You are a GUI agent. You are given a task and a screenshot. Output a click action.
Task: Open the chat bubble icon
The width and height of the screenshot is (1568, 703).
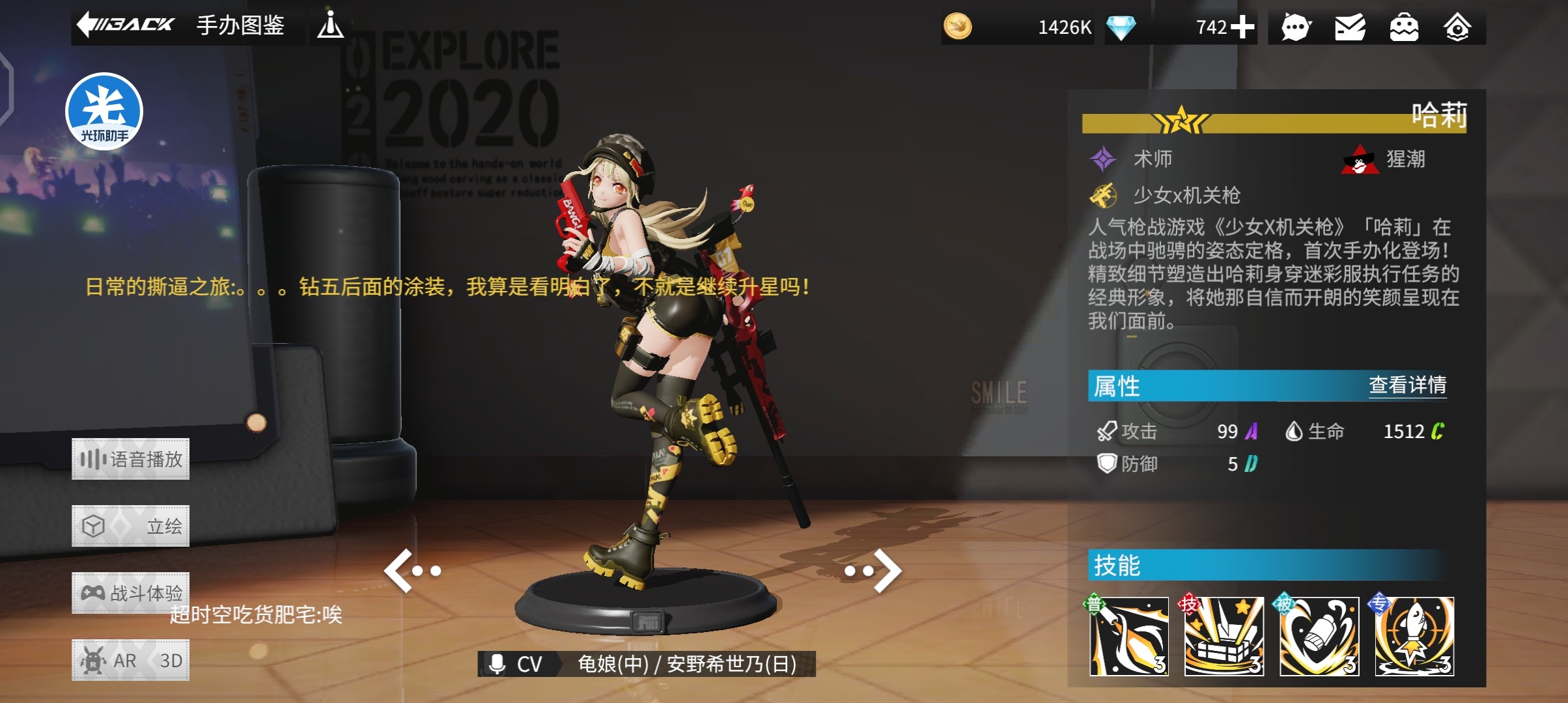click(1296, 27)
